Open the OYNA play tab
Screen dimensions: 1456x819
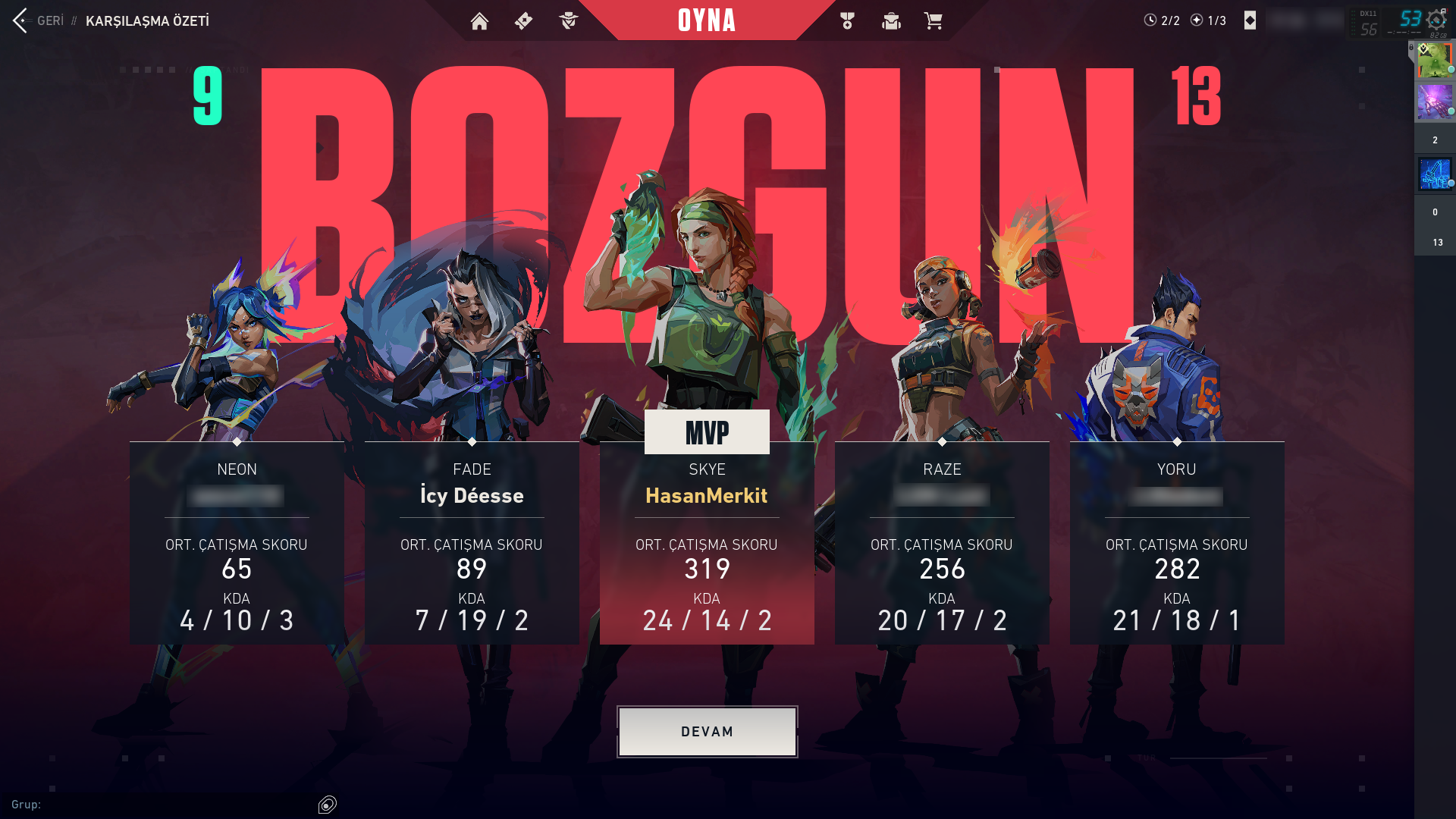coord(707,20)
